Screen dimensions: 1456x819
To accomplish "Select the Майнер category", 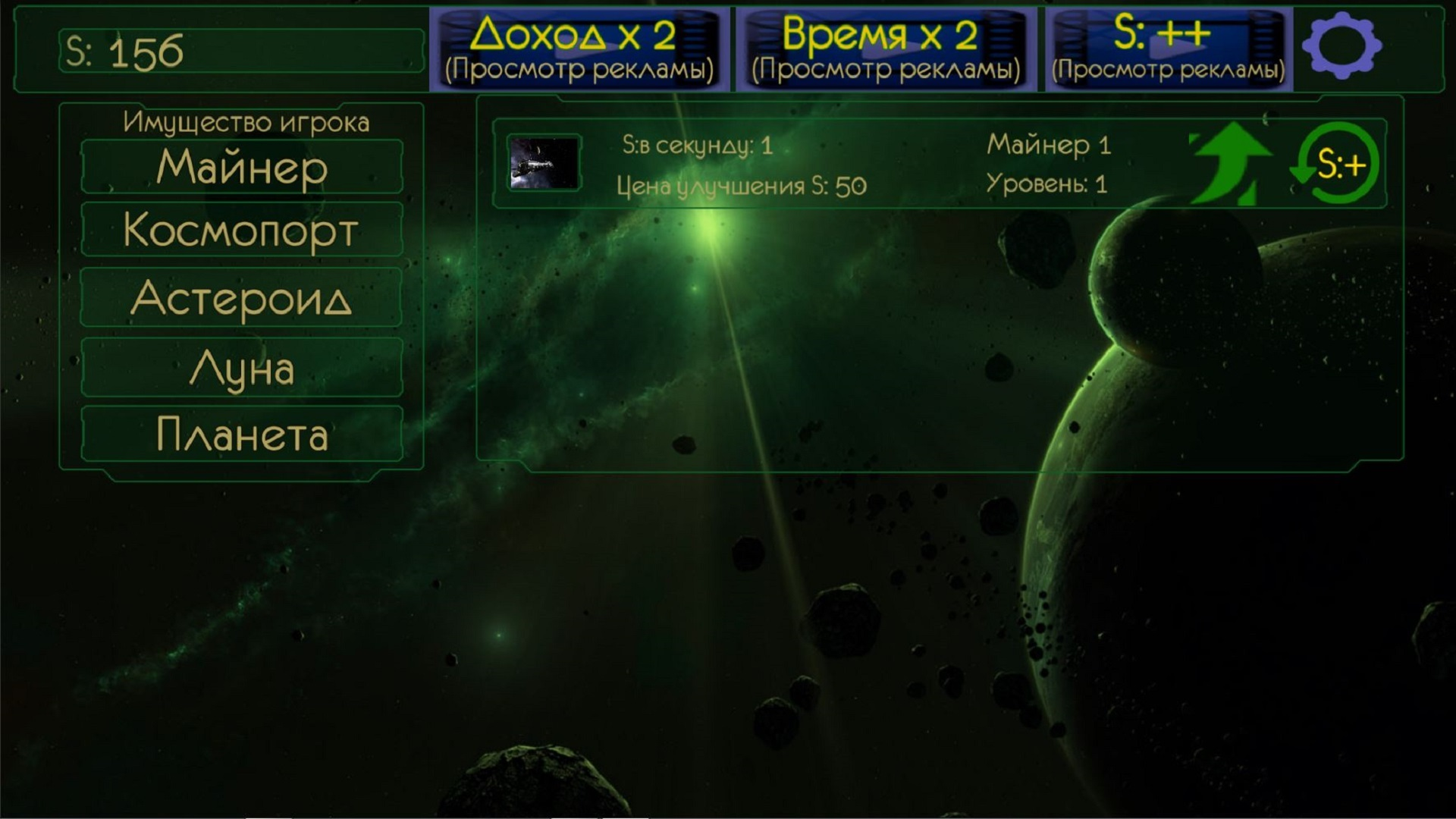I will (x=241, y=167).
